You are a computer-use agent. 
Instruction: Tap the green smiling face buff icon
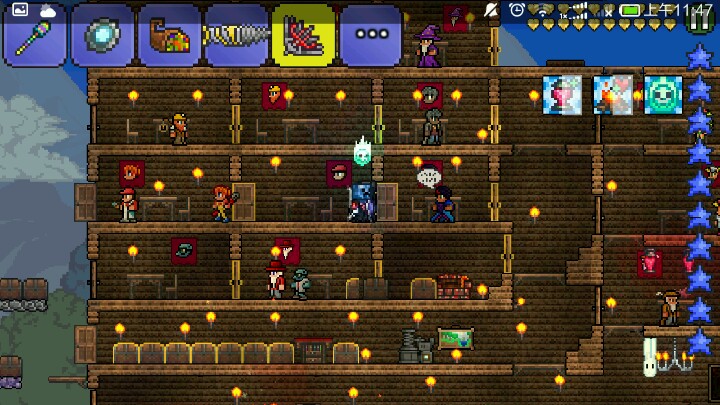[x=662, y=95]
